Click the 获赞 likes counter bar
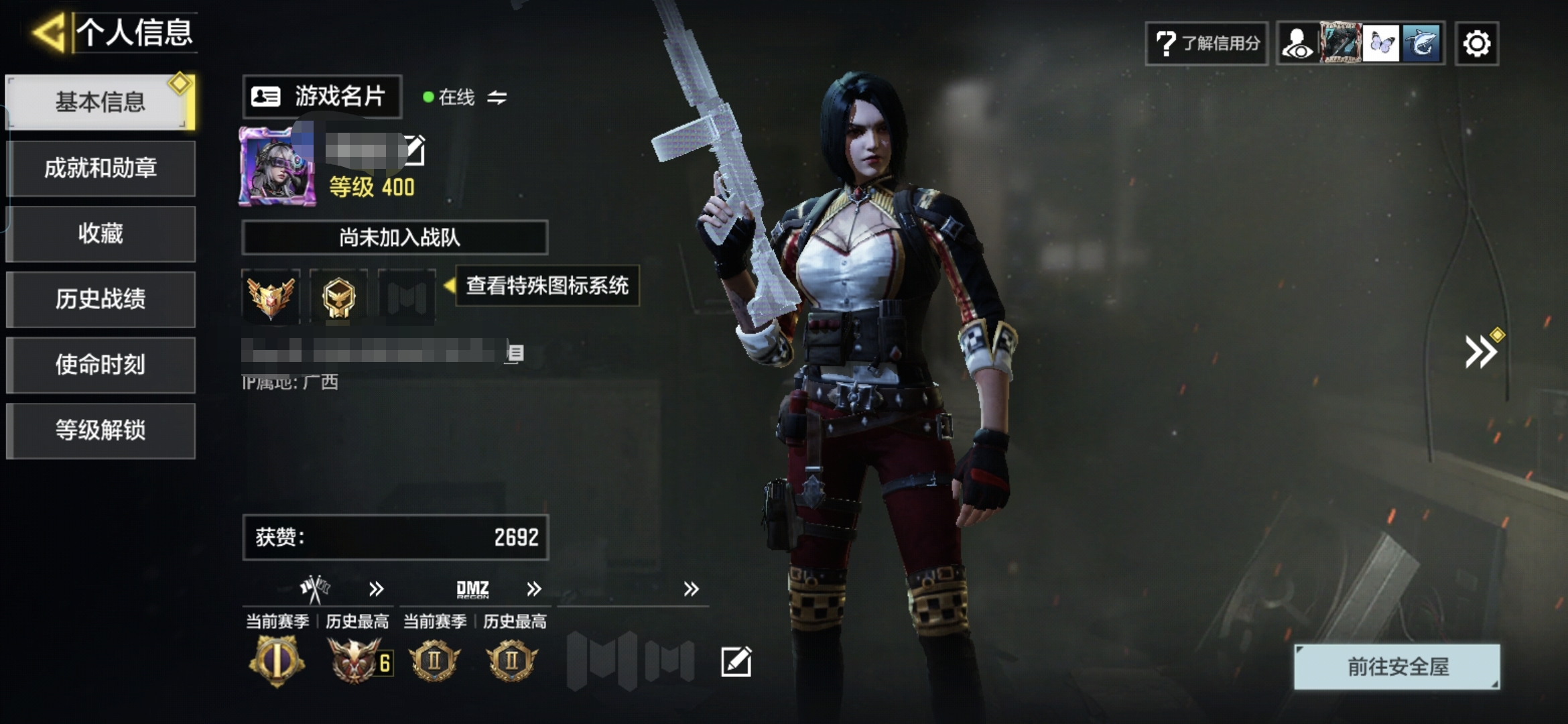This screenshot has width=1568, height=724. pyautogui.click(x=395, y=537)
